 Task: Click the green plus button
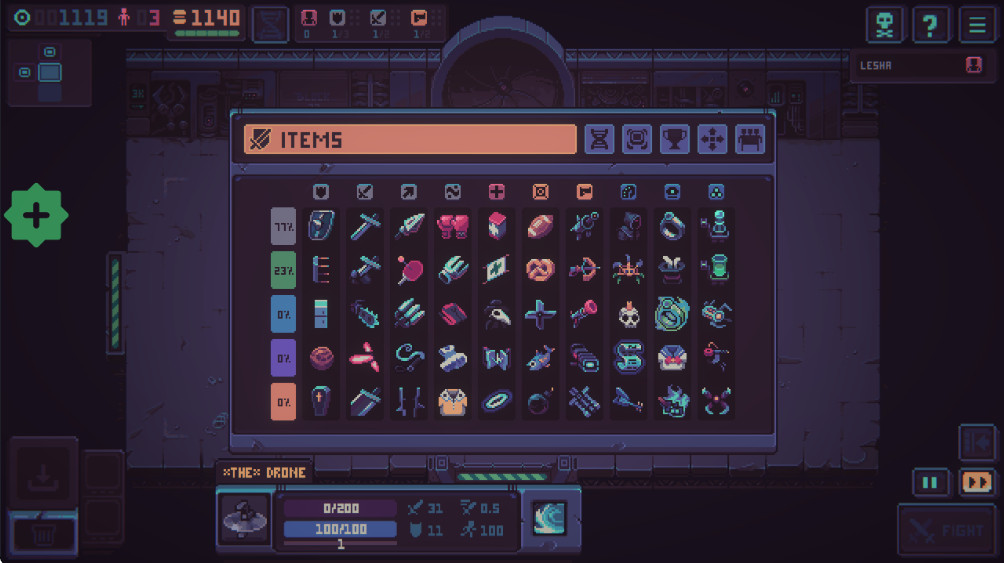click(x=36, y=215)
